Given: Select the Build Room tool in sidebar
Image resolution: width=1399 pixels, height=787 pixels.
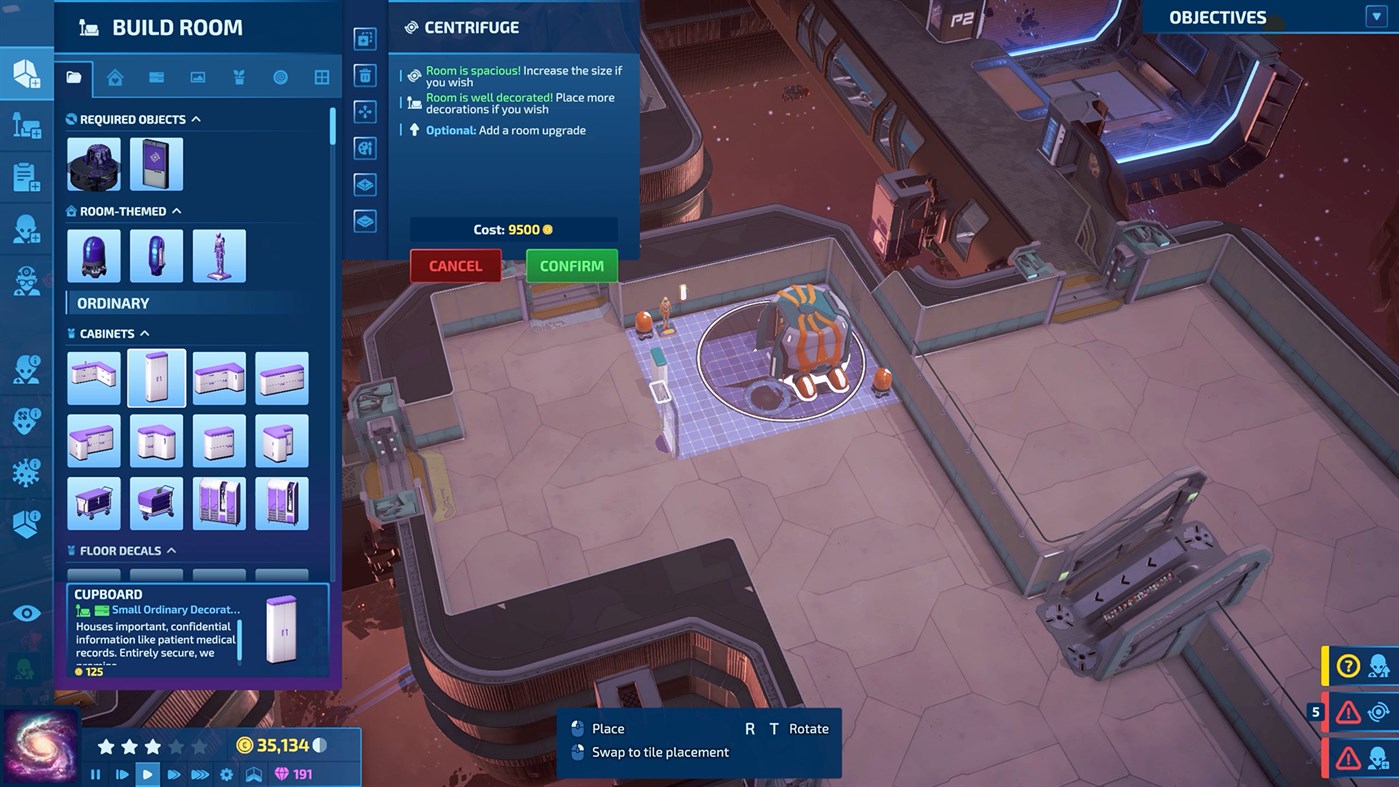Looking at the screenshot, I should [x=27, y=73].
